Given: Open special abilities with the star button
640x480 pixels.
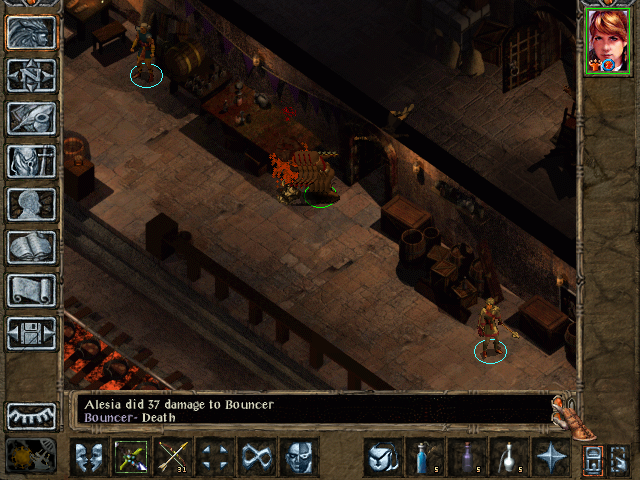Looking at the screenshot, I should pyautogui.click(x=550, y=457).
